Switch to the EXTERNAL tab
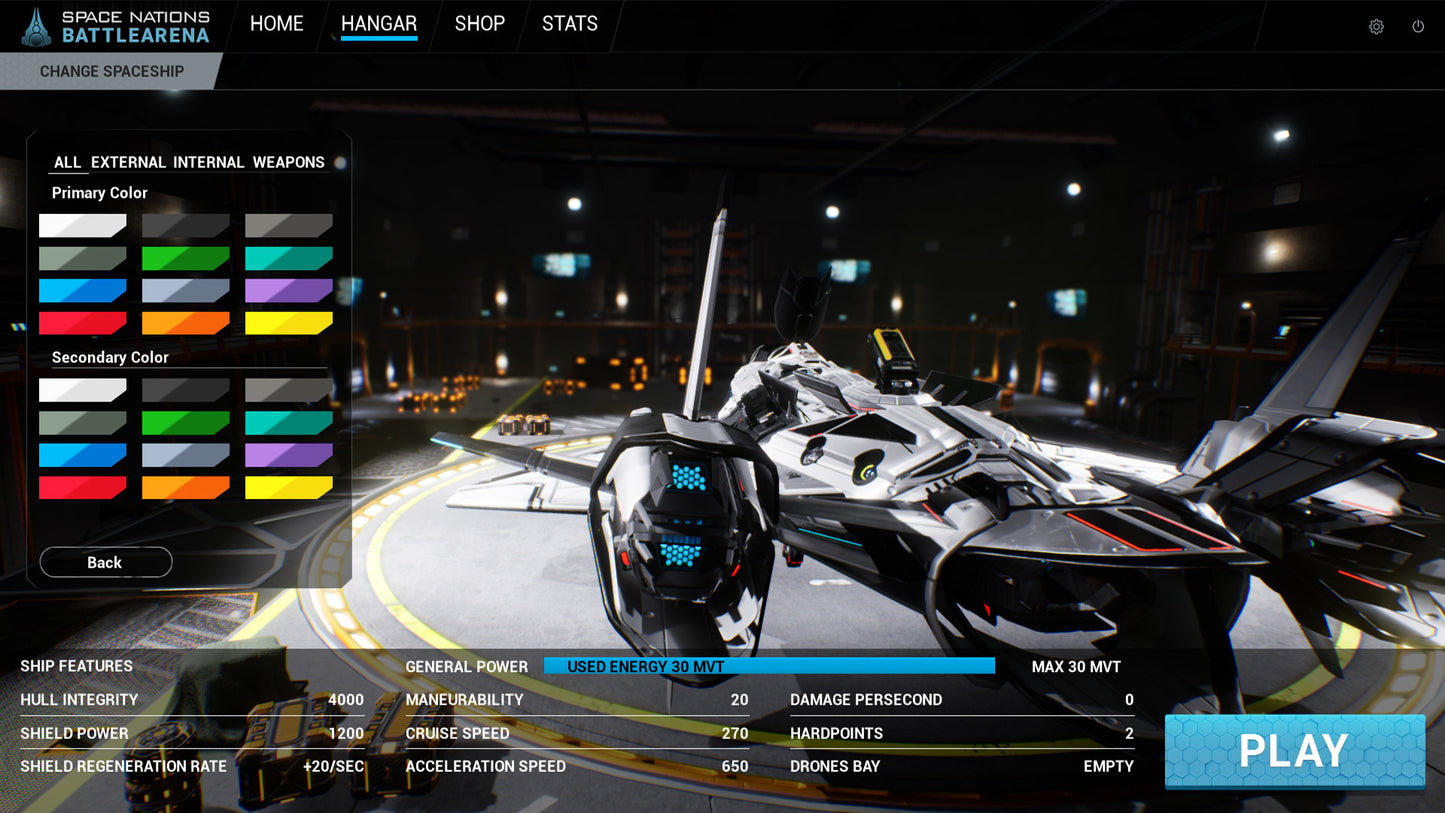 coord(128,162)
